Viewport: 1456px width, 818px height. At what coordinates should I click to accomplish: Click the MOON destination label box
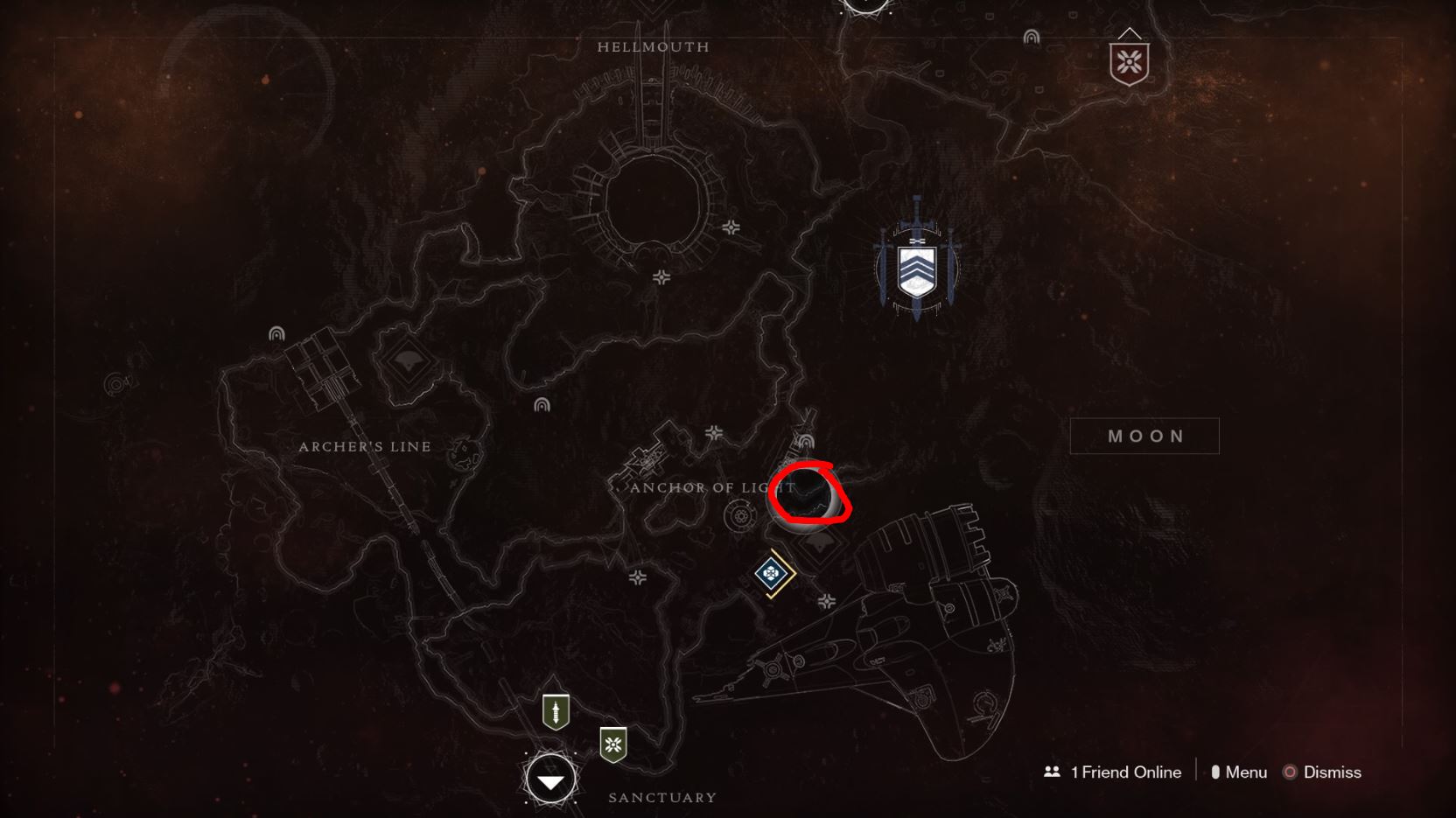(1144, 436)
